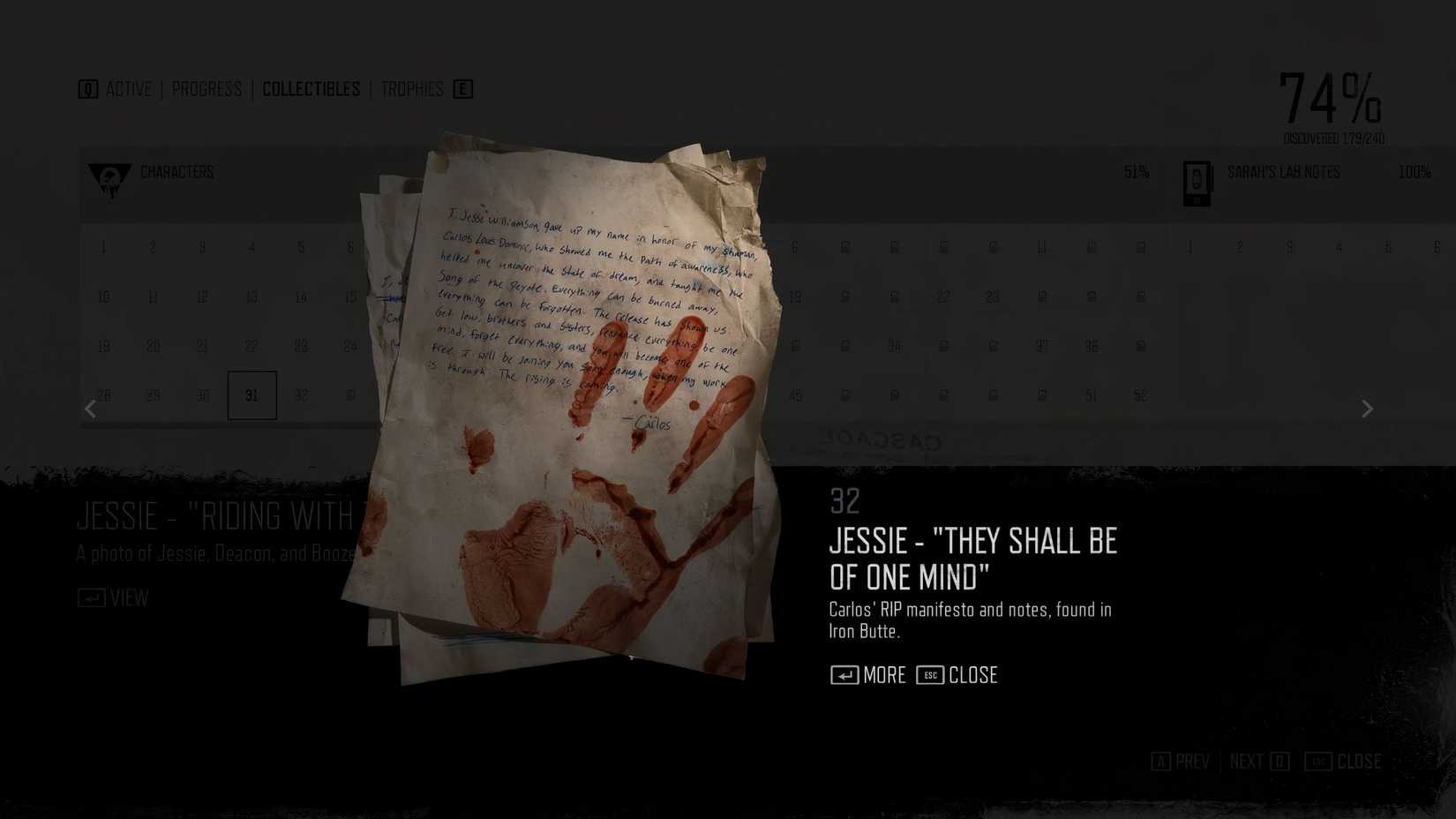Image resolution: width=1456 pixels, height=819 pixels.
Task: Select the A key icon for PREV
Action: pos(1160,761)
